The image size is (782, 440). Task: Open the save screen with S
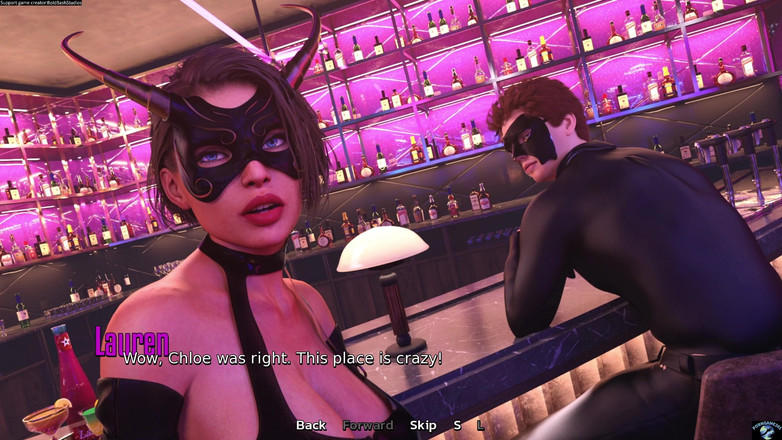coord(457,425)
